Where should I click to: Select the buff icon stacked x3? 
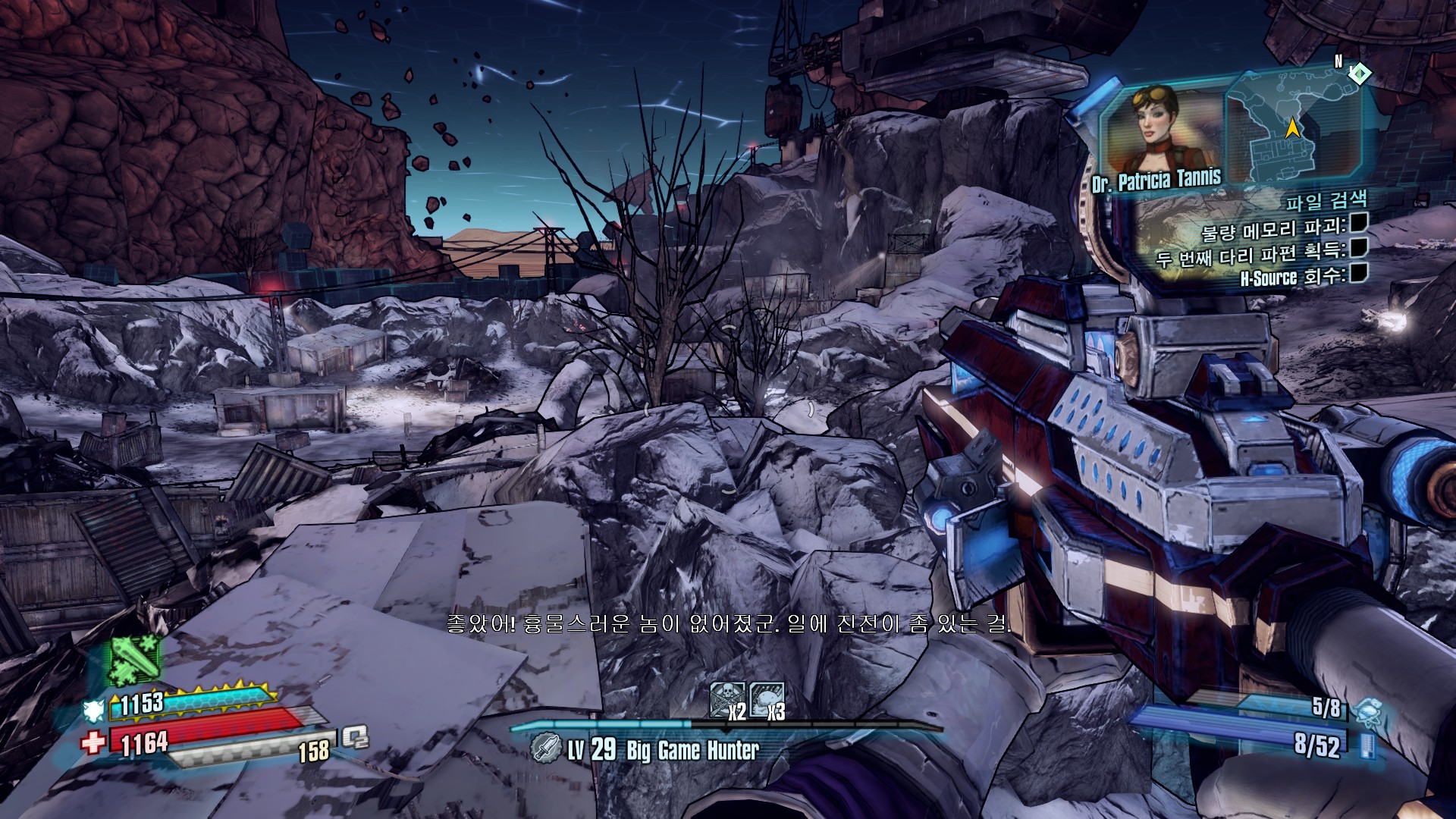click(765, 699)
